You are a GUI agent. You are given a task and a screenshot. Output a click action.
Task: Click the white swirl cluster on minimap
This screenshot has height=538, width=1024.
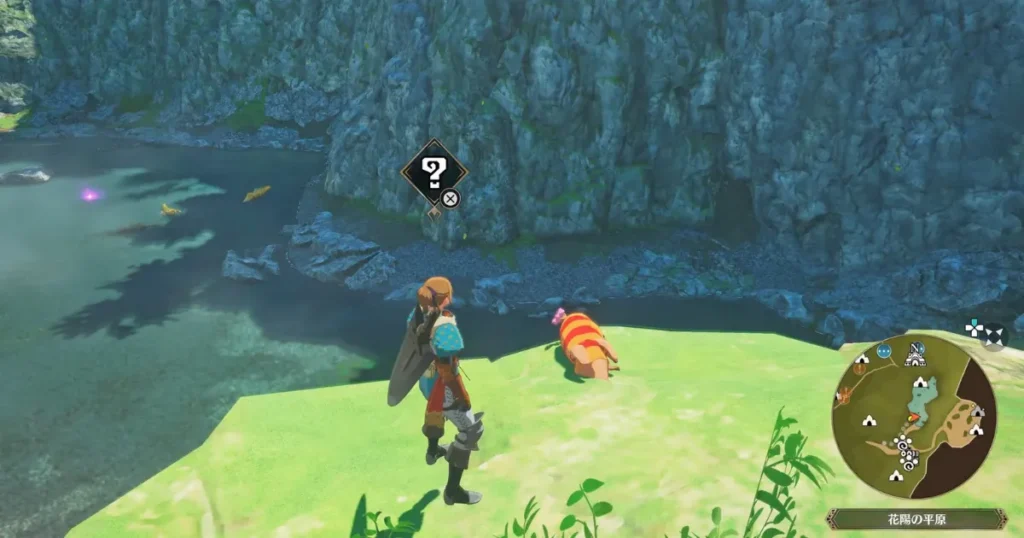coord(907,453)
